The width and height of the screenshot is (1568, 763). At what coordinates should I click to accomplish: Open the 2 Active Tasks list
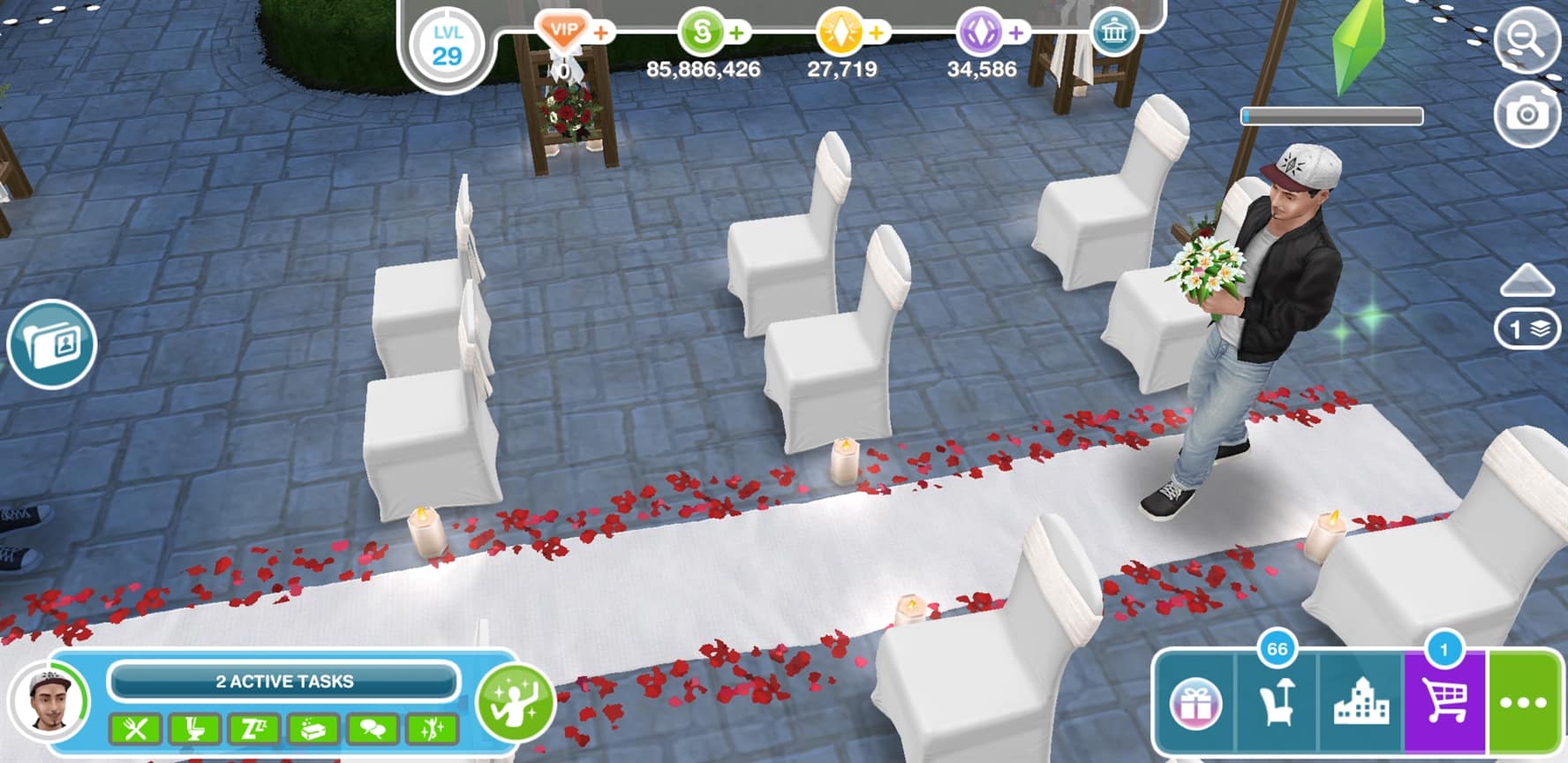pyautogui.click(x=283, y=682)
